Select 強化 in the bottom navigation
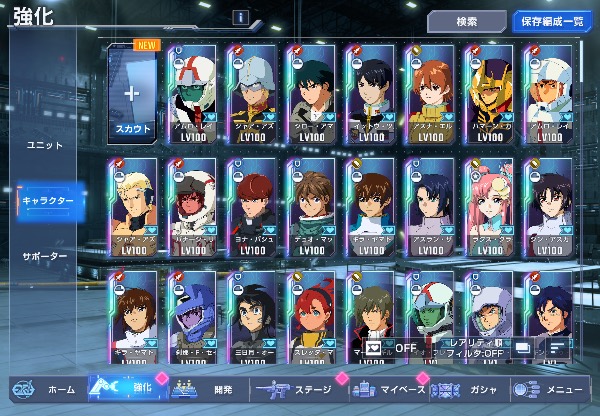 [125, 389]
